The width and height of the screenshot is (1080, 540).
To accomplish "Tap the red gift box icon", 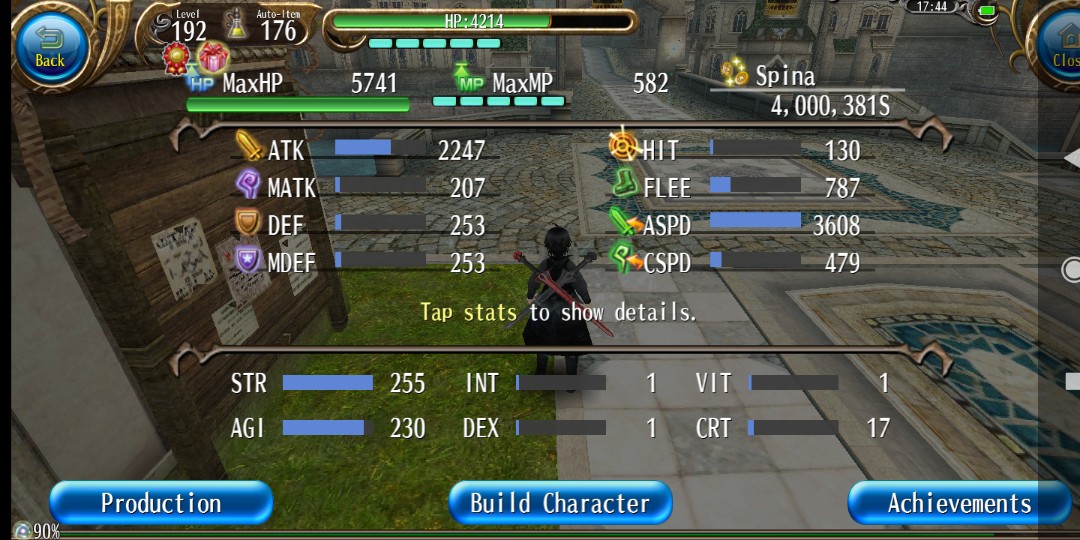I will 213,57.
